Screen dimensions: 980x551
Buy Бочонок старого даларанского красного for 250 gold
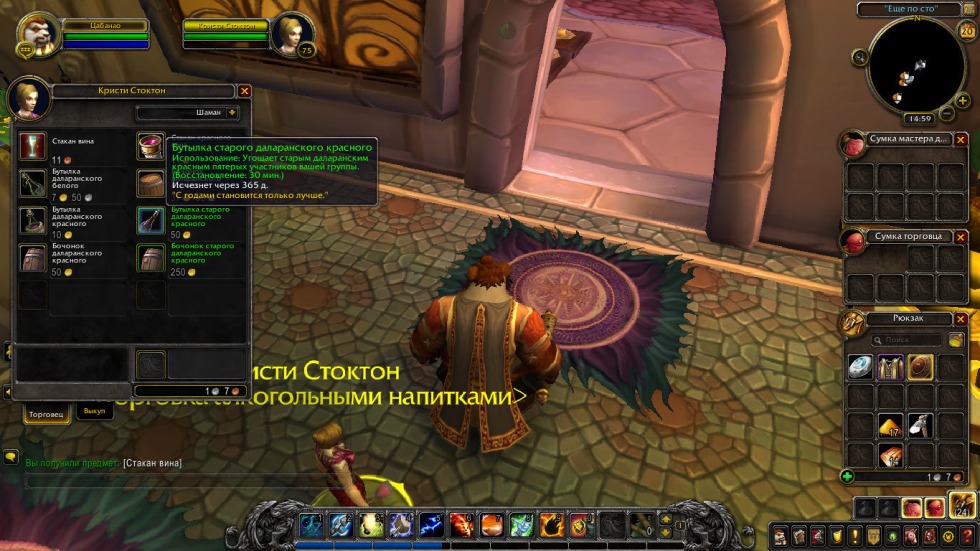click(x=150, y=258)
